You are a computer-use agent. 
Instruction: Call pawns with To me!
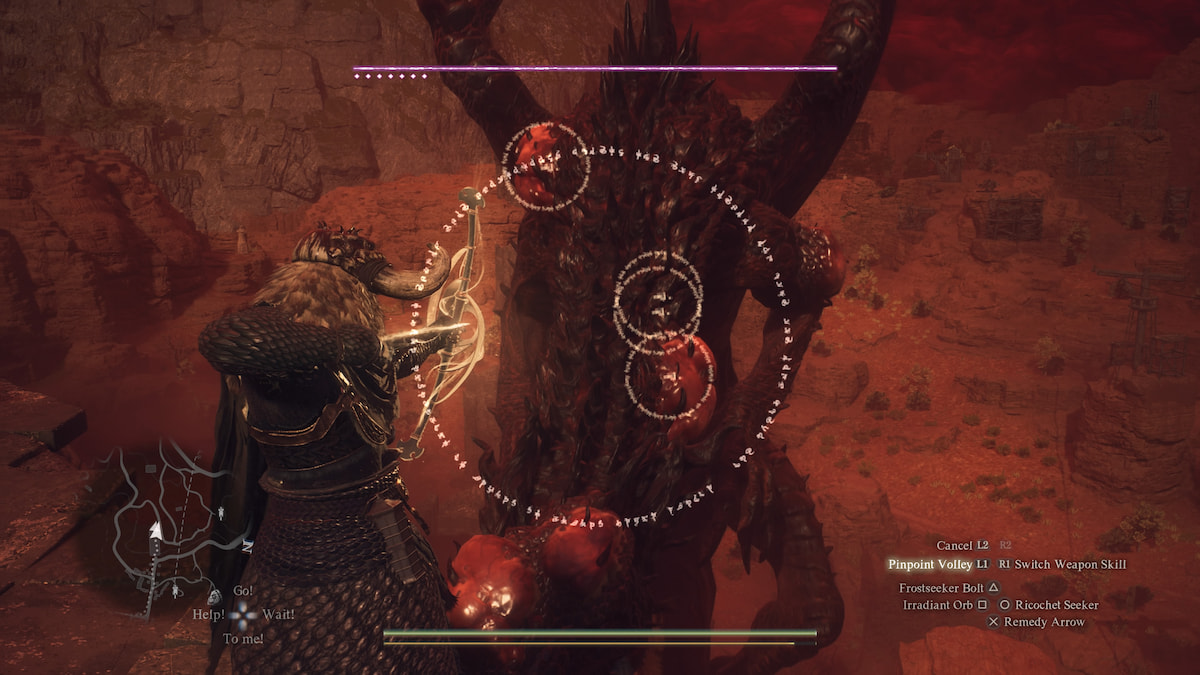pyautogui.click(x=242, y=638)
